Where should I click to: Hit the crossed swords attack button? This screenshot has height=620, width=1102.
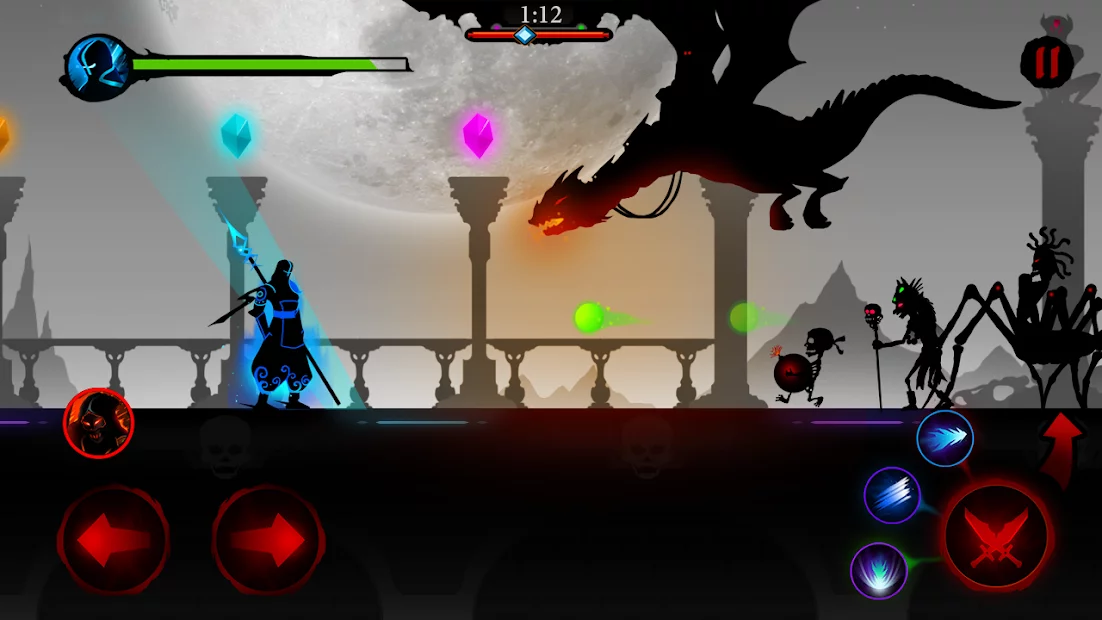click(x=996, y=536)
